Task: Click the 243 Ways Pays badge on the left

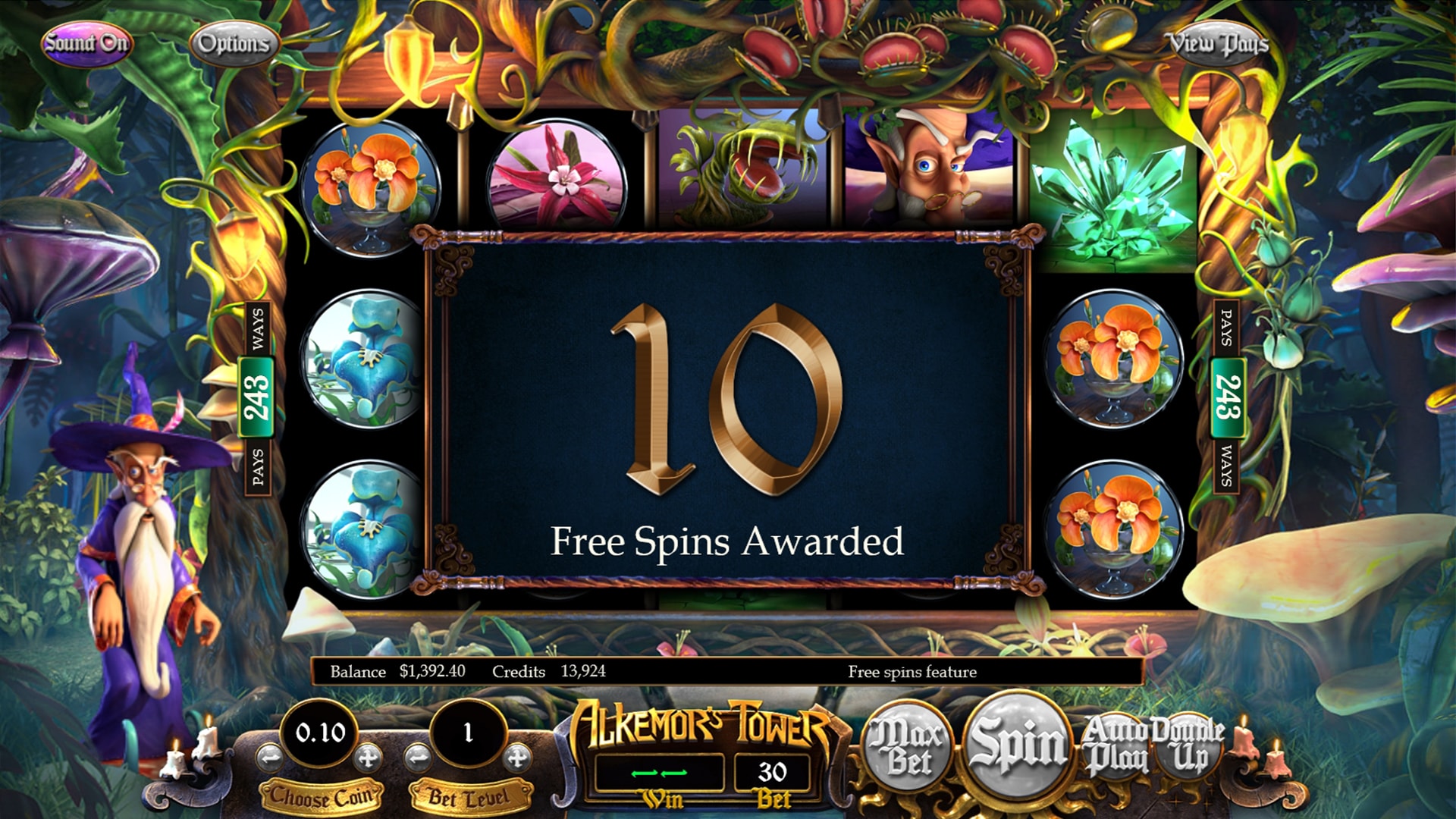Action: click(x=256, y=394)
